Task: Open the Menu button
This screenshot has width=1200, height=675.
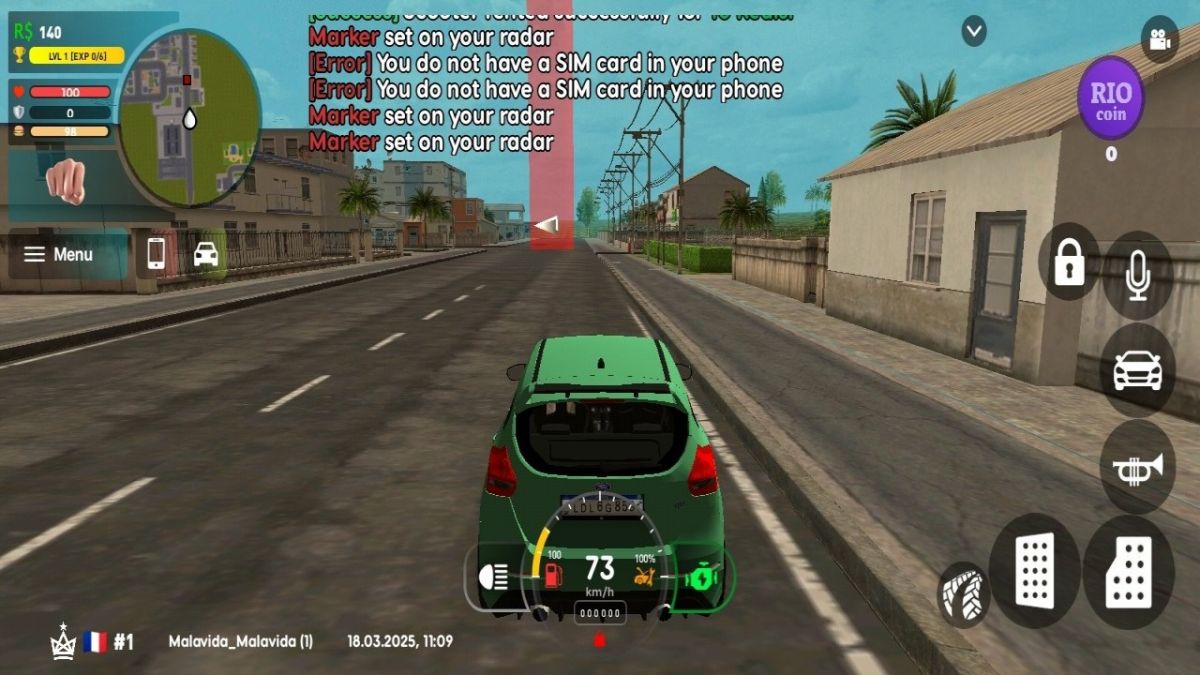Action: tap(59, 255)
